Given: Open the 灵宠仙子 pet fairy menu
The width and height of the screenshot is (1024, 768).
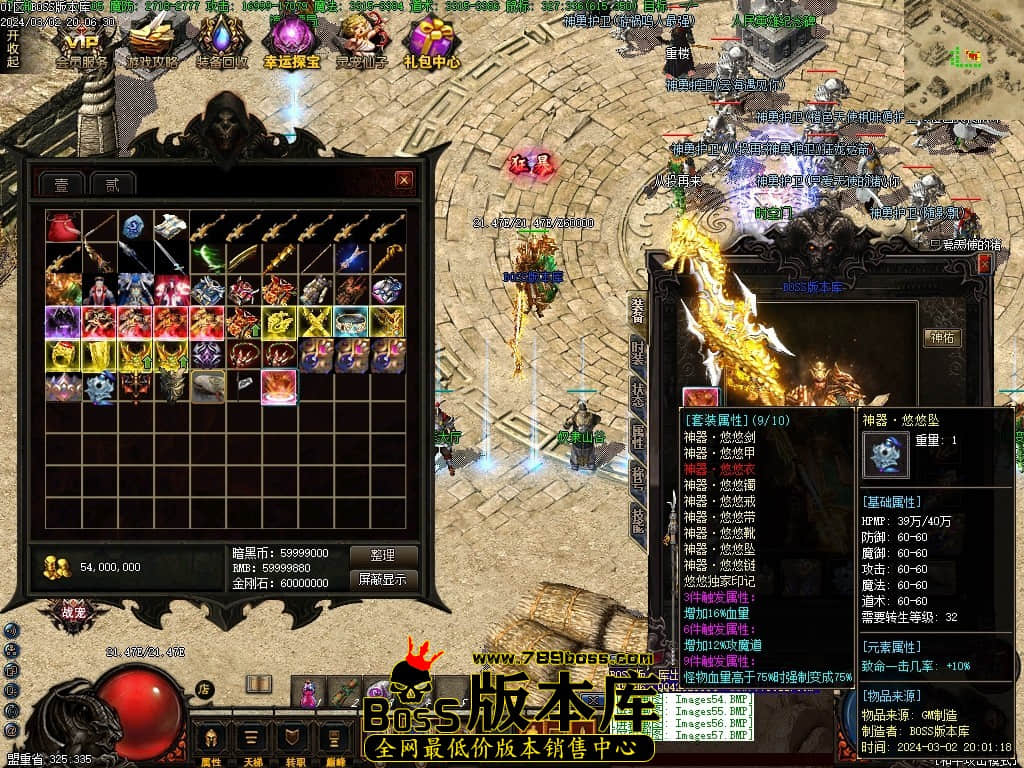Looking at the screenshot, I should point(362,43).
